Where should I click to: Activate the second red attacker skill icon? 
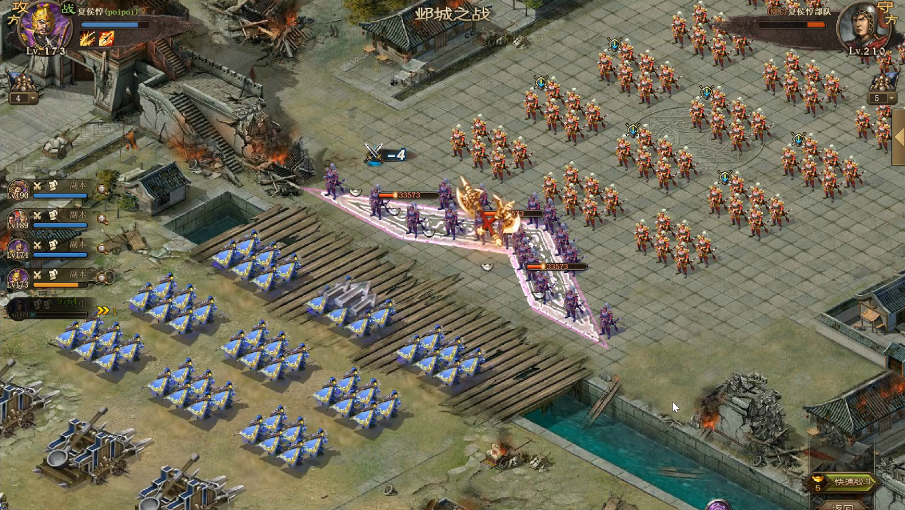(105, 39)
